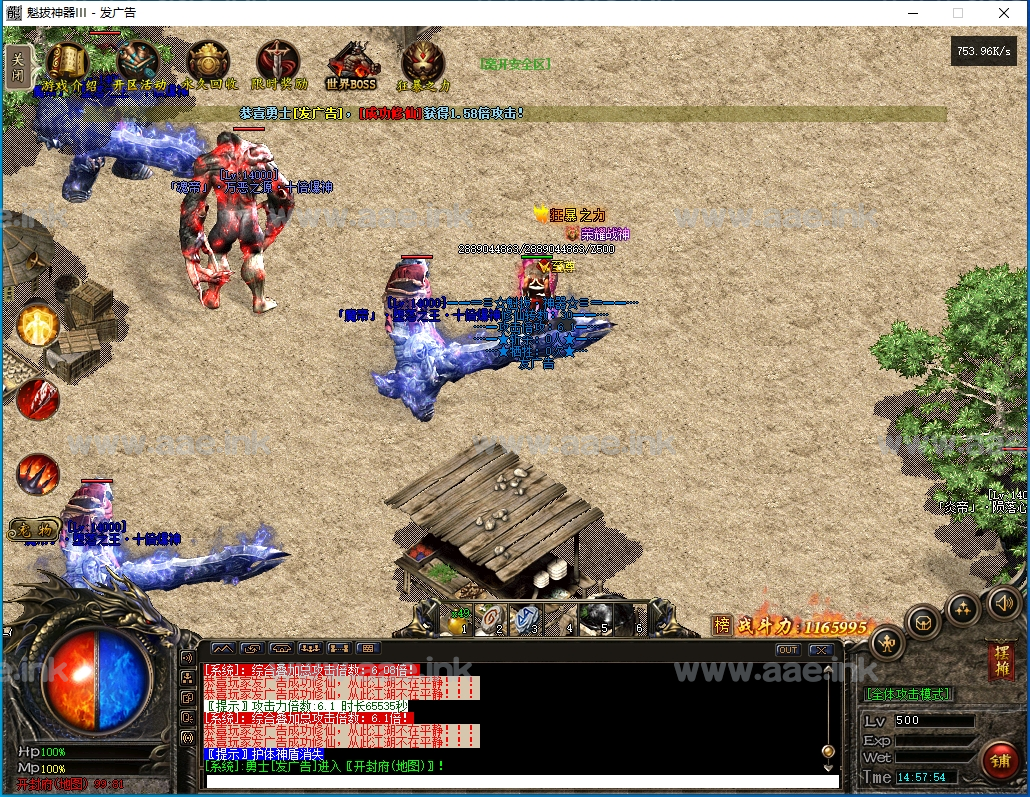Open the 永久回收 recycle icon
Screen dimensions: 1030x797
coord(209,64)
